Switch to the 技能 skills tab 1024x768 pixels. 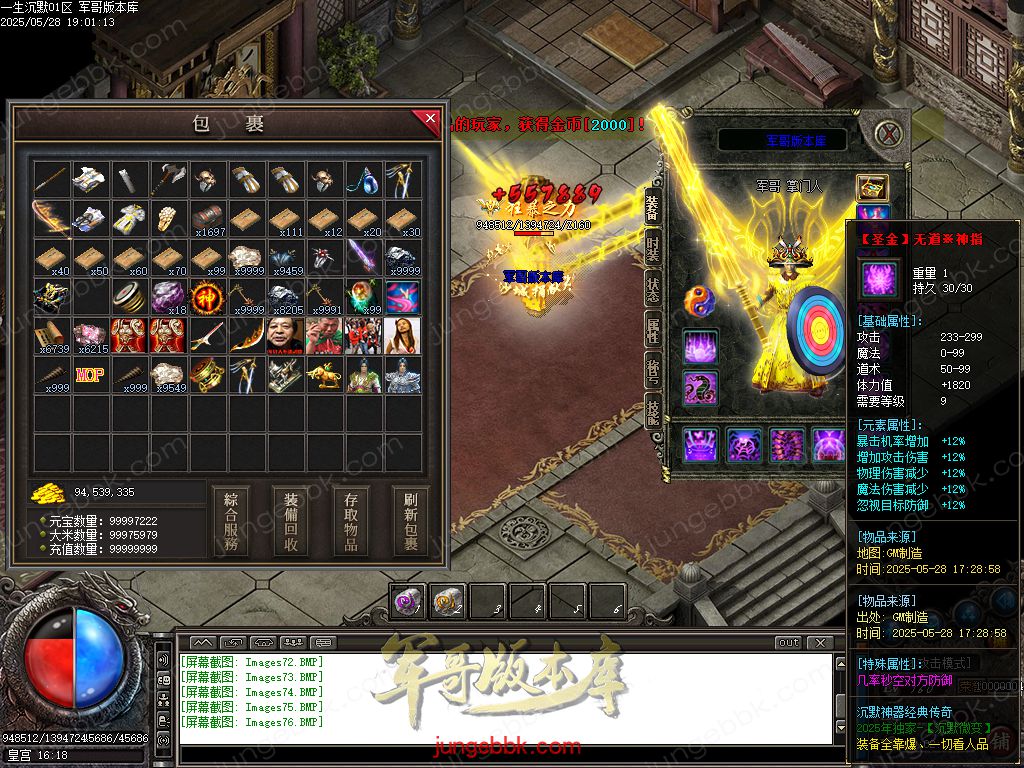pos(652,411)
